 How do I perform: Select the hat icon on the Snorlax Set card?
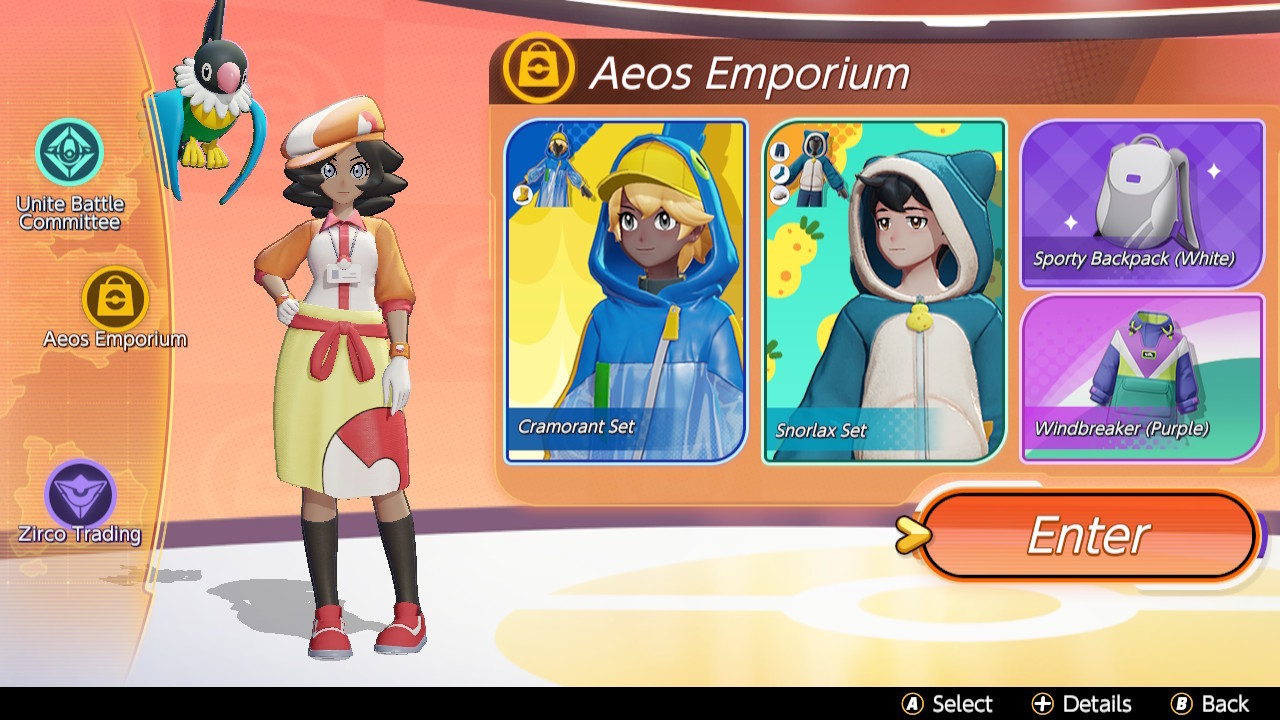779,193
